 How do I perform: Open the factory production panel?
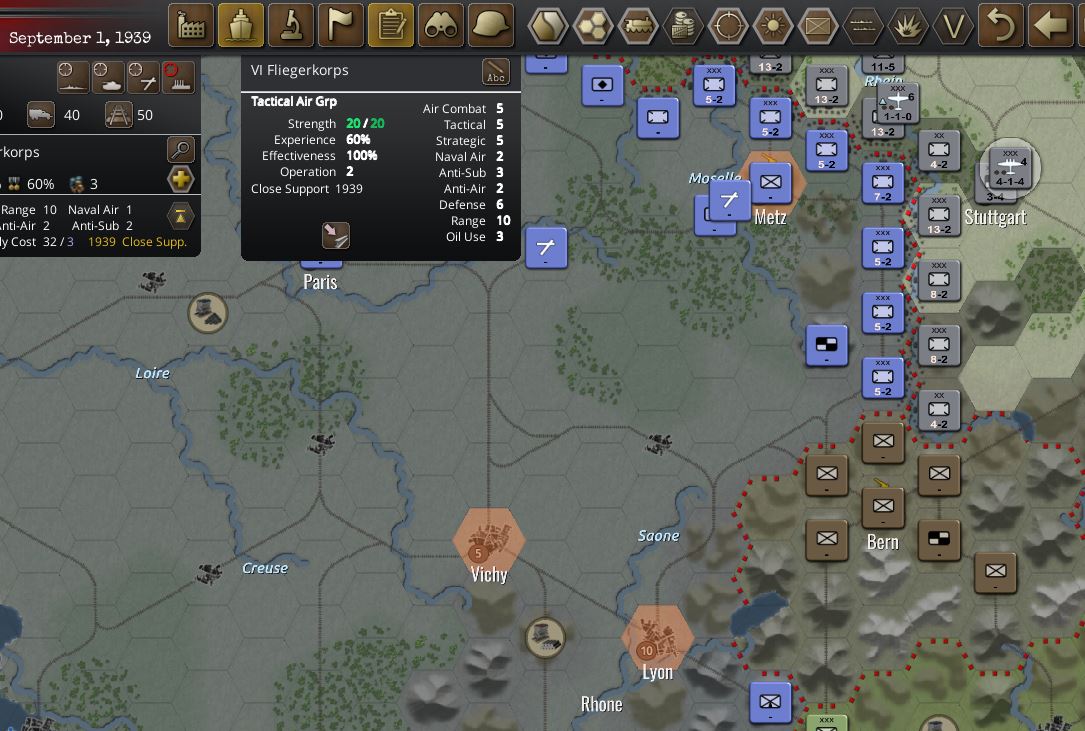point(192,26)
